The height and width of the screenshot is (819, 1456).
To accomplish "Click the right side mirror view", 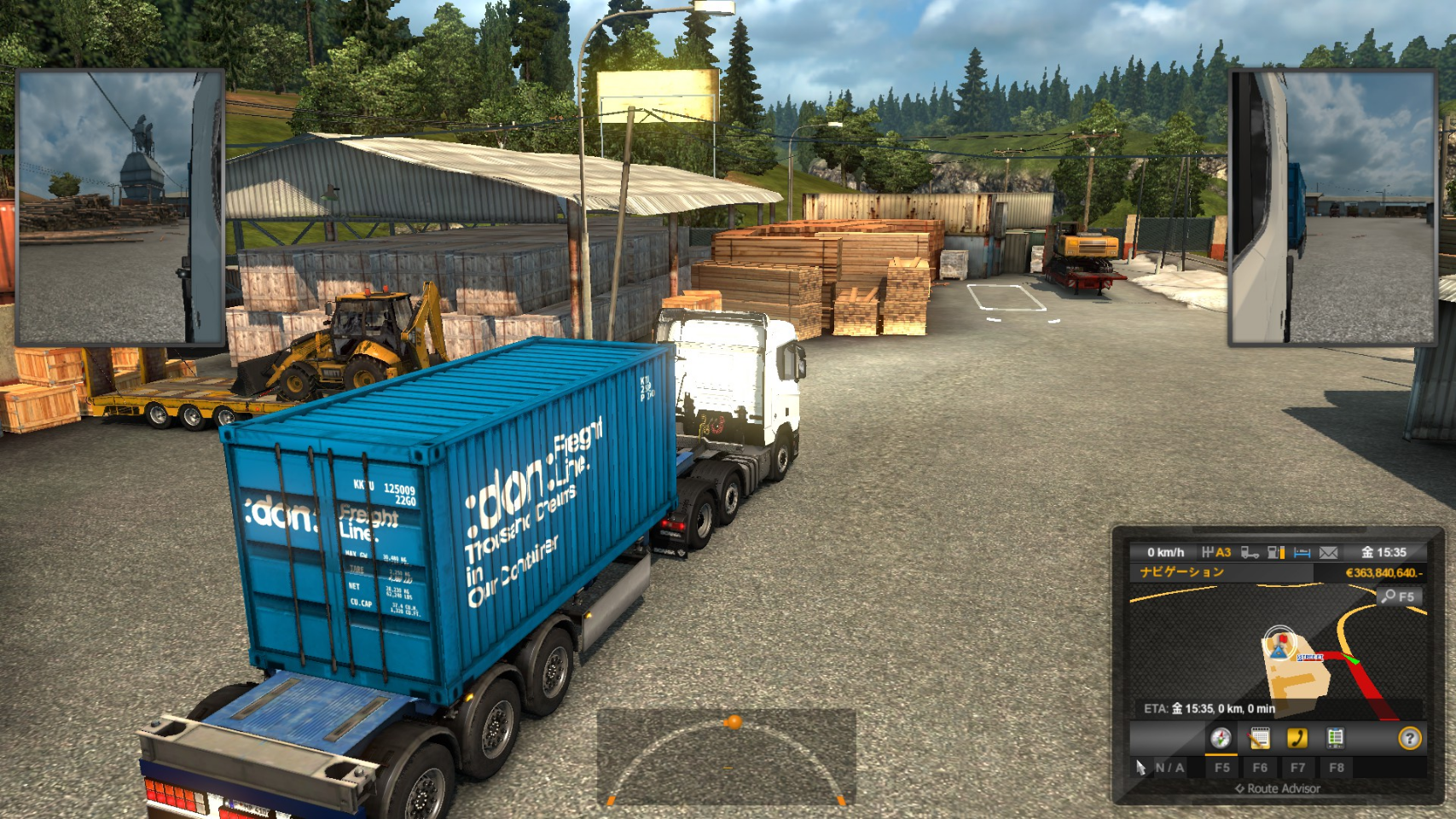I will [x=1331, y=207].
